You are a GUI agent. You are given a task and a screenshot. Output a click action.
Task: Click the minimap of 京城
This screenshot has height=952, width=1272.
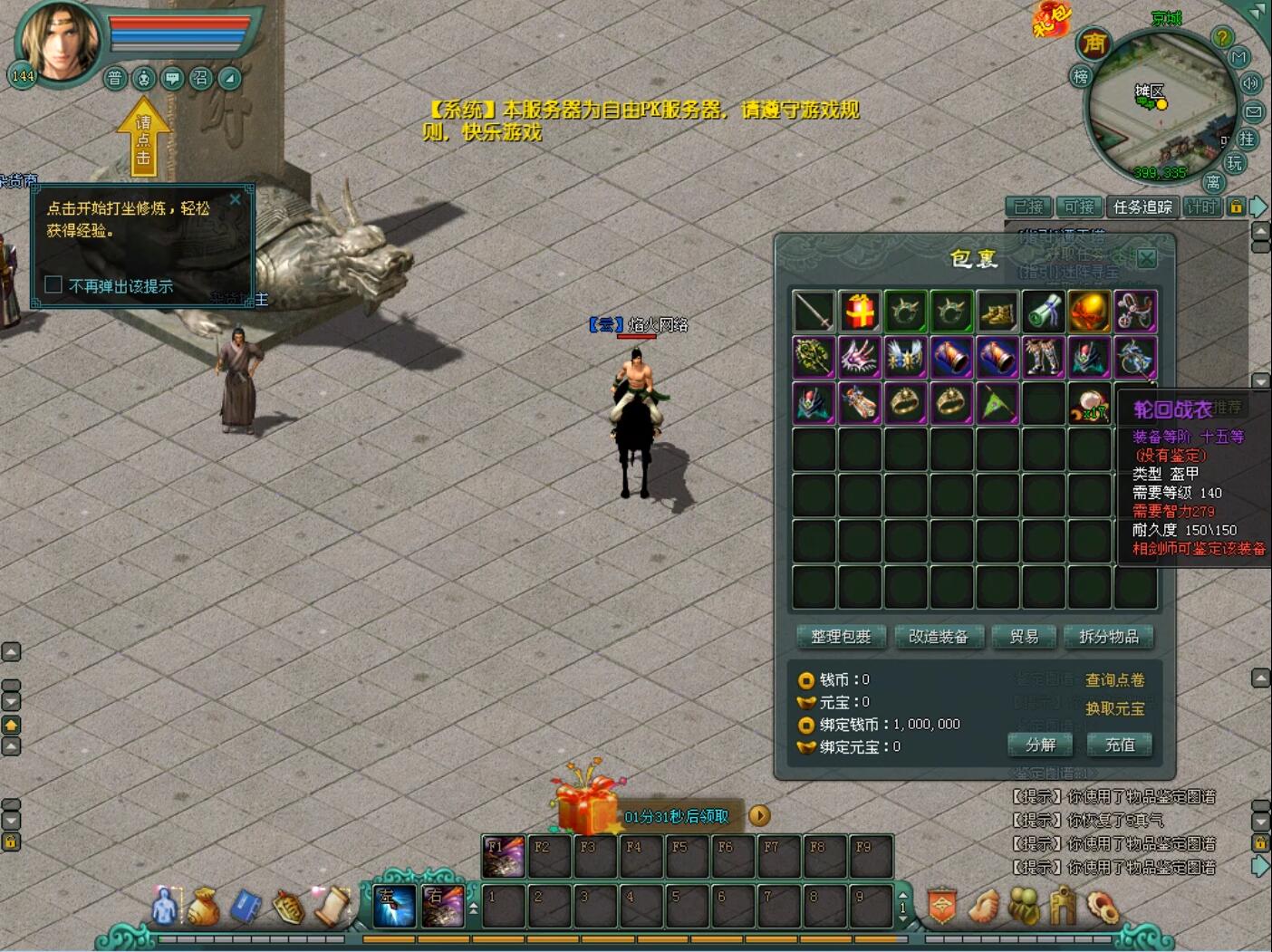(x=1160, y=109)
